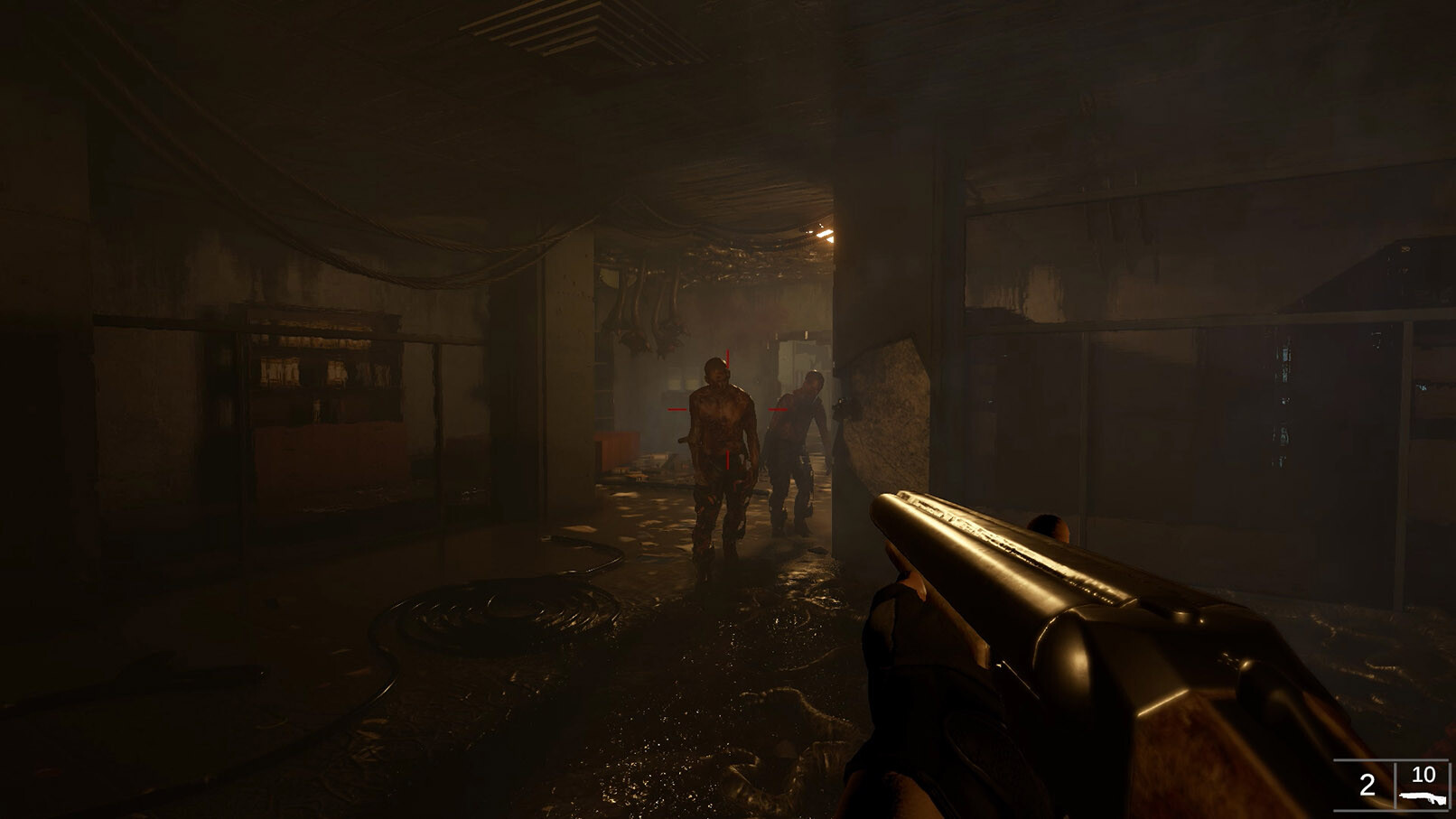Click the right tick of the crosshair
The image size is (1456, 819).
click(x=778, y=409)
